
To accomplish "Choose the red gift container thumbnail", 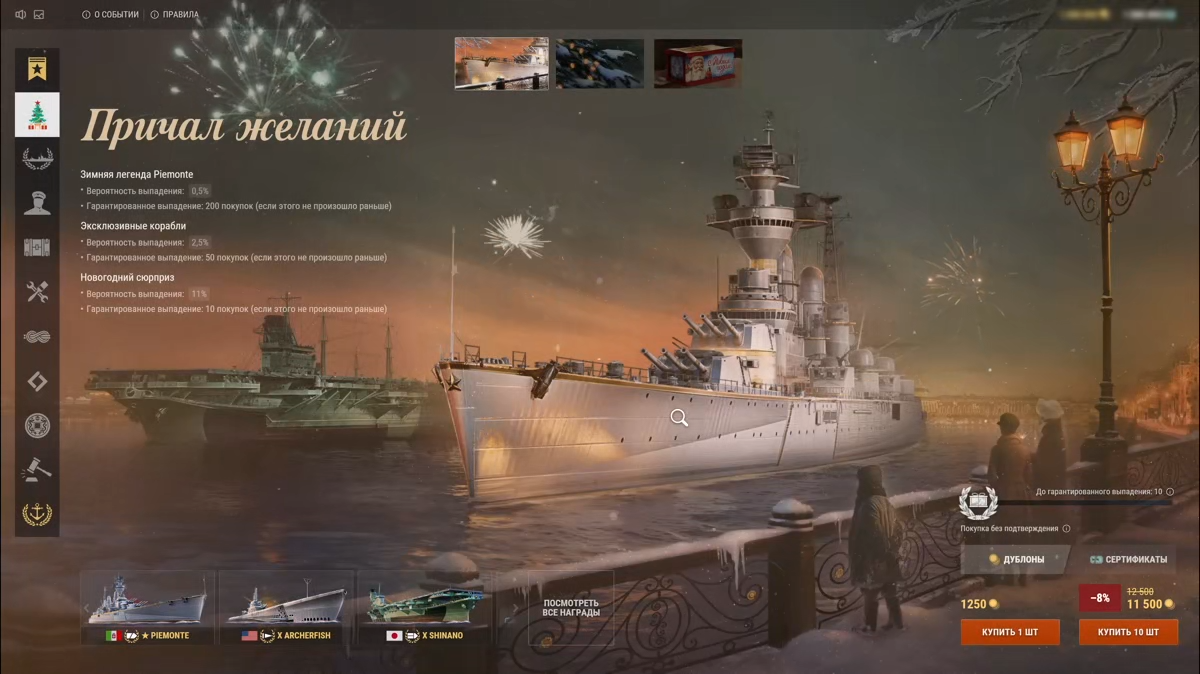I will point(698,63).
